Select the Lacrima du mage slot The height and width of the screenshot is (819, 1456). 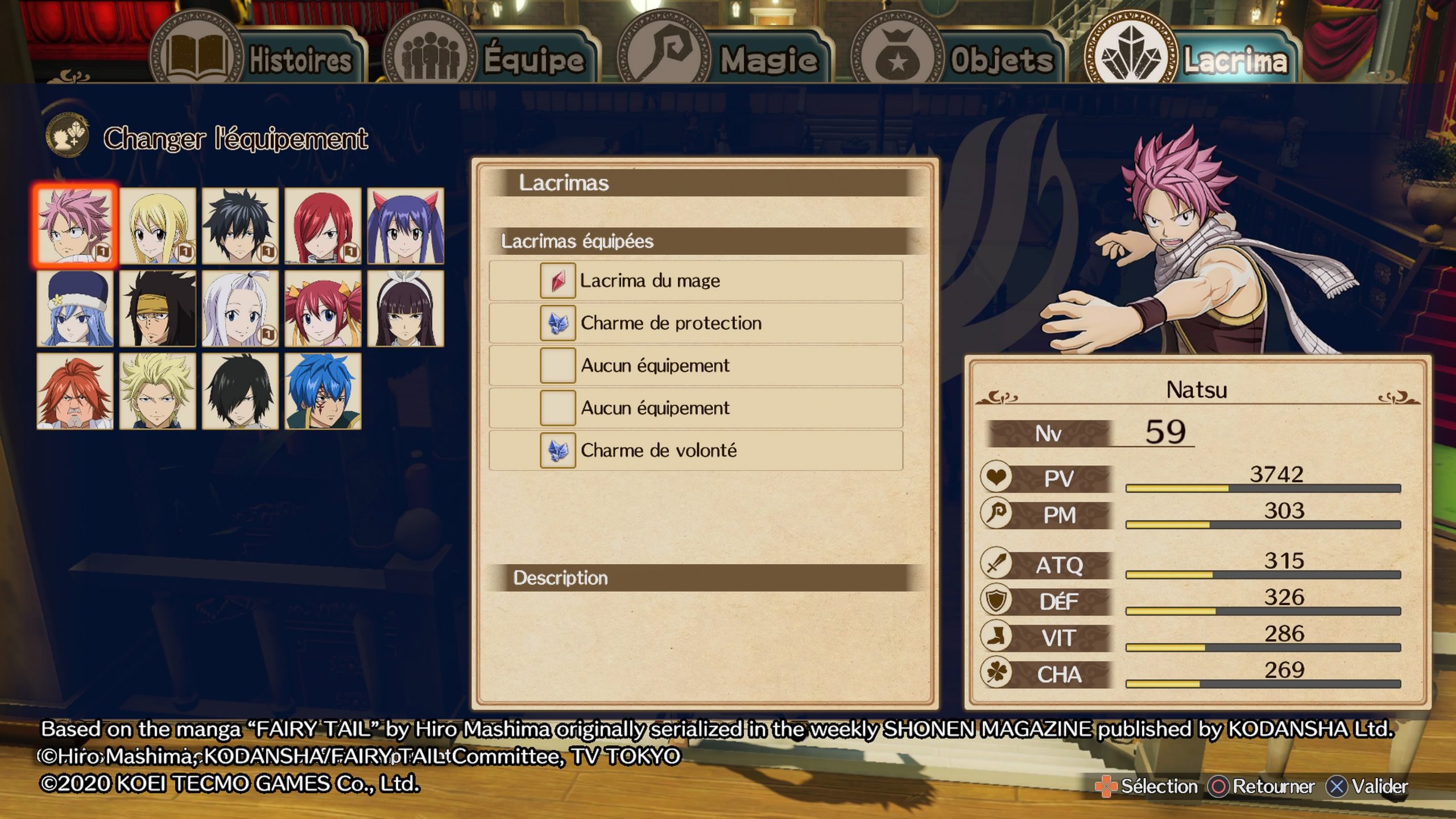pyautogui.click(x=696, y=280)
